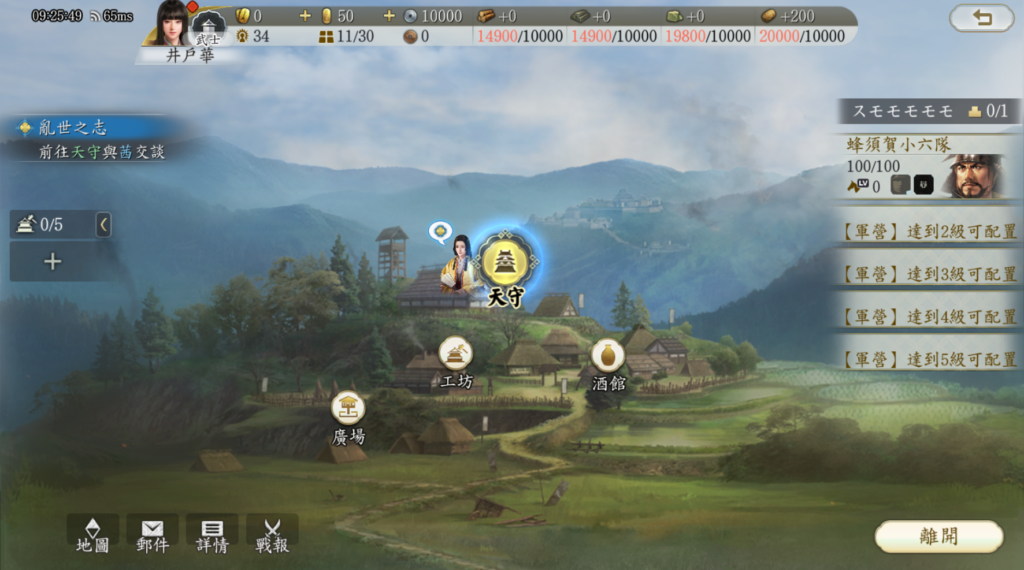
Task: Tap the speech bubble above the lady
Action: (x=439, y=232)
